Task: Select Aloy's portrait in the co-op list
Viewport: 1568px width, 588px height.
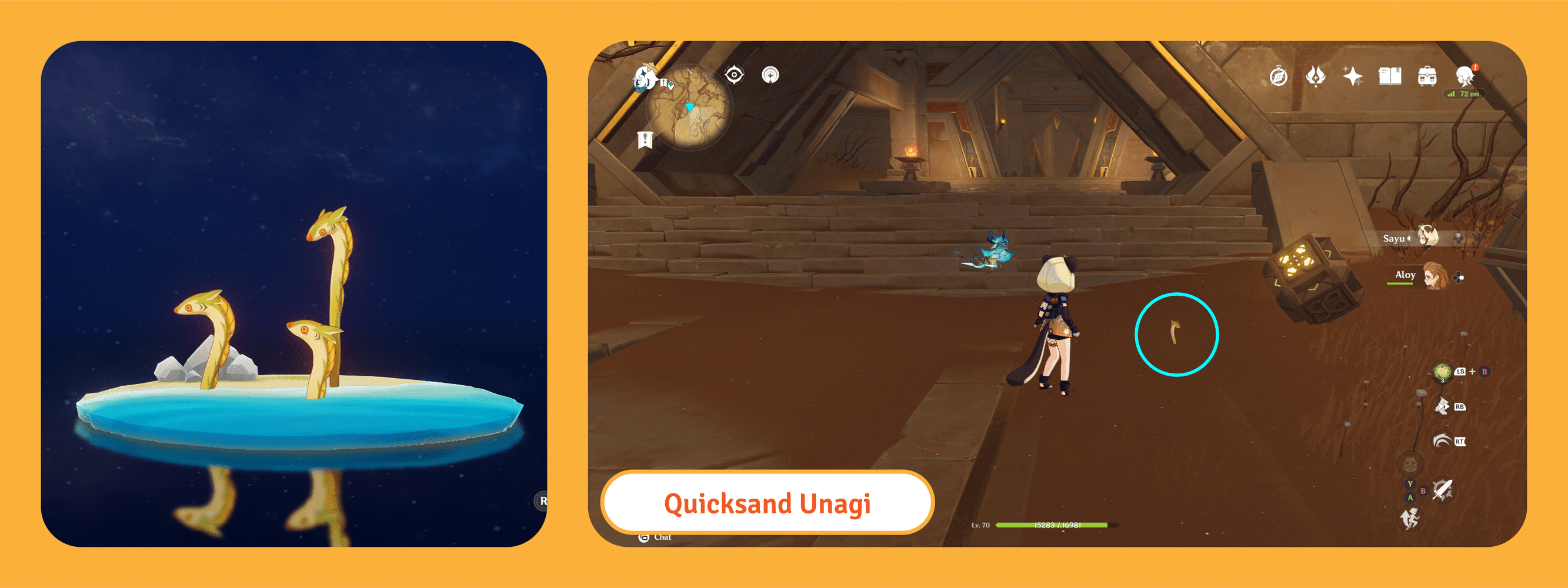Action: click(x=1436, y=278)
